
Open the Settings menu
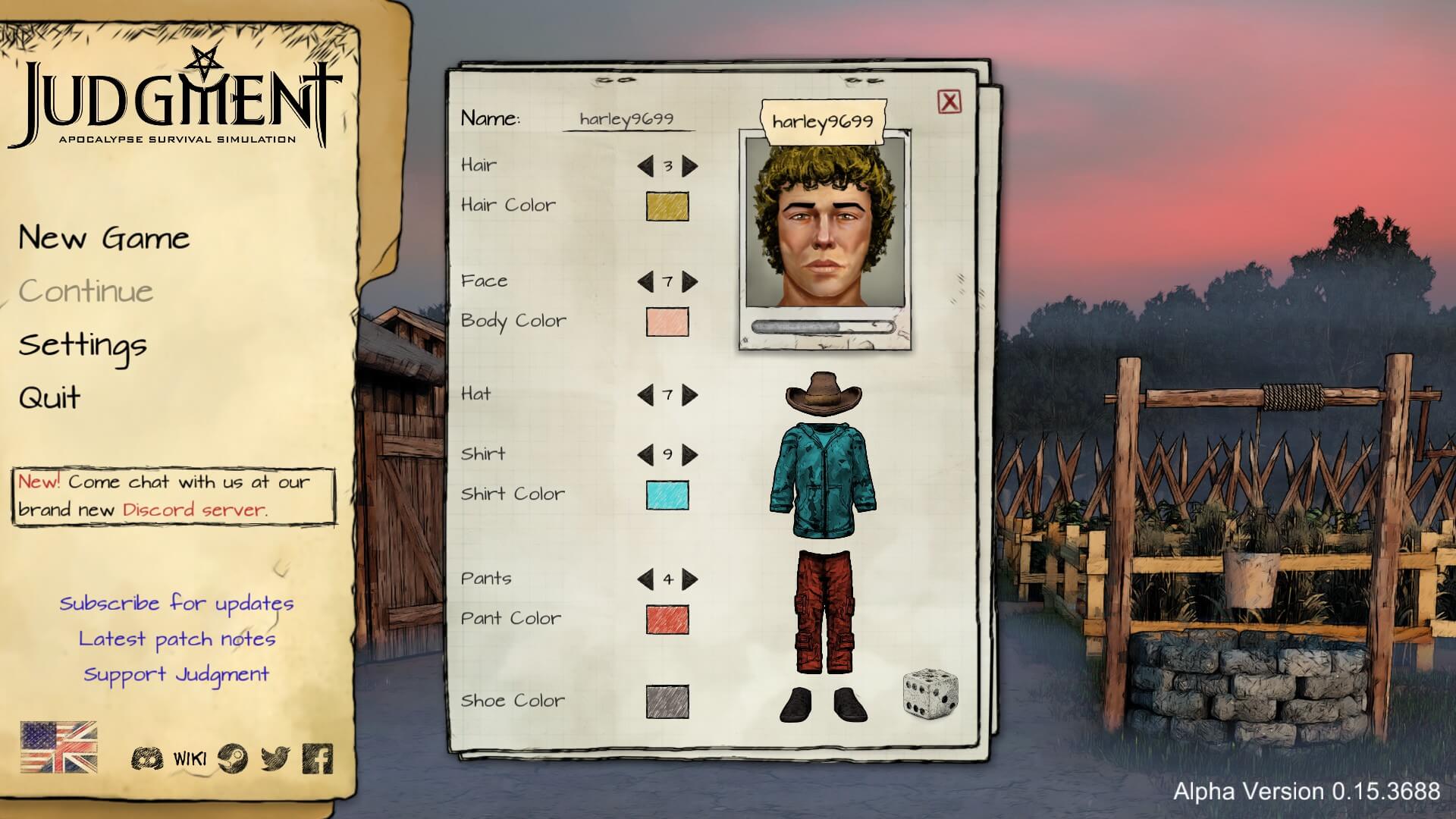pos(83,346)
